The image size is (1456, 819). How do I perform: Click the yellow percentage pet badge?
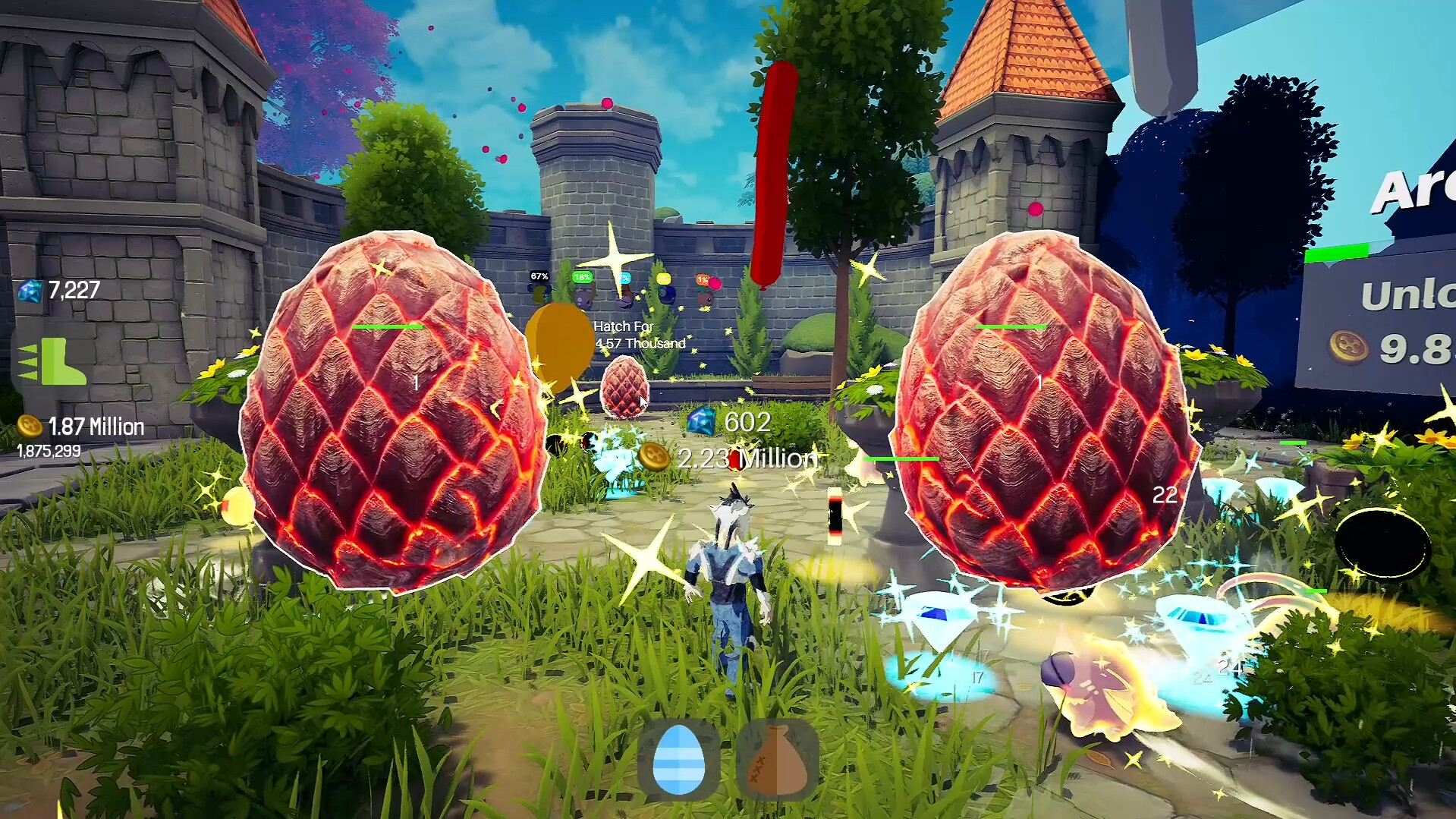[x=665, y=278]
